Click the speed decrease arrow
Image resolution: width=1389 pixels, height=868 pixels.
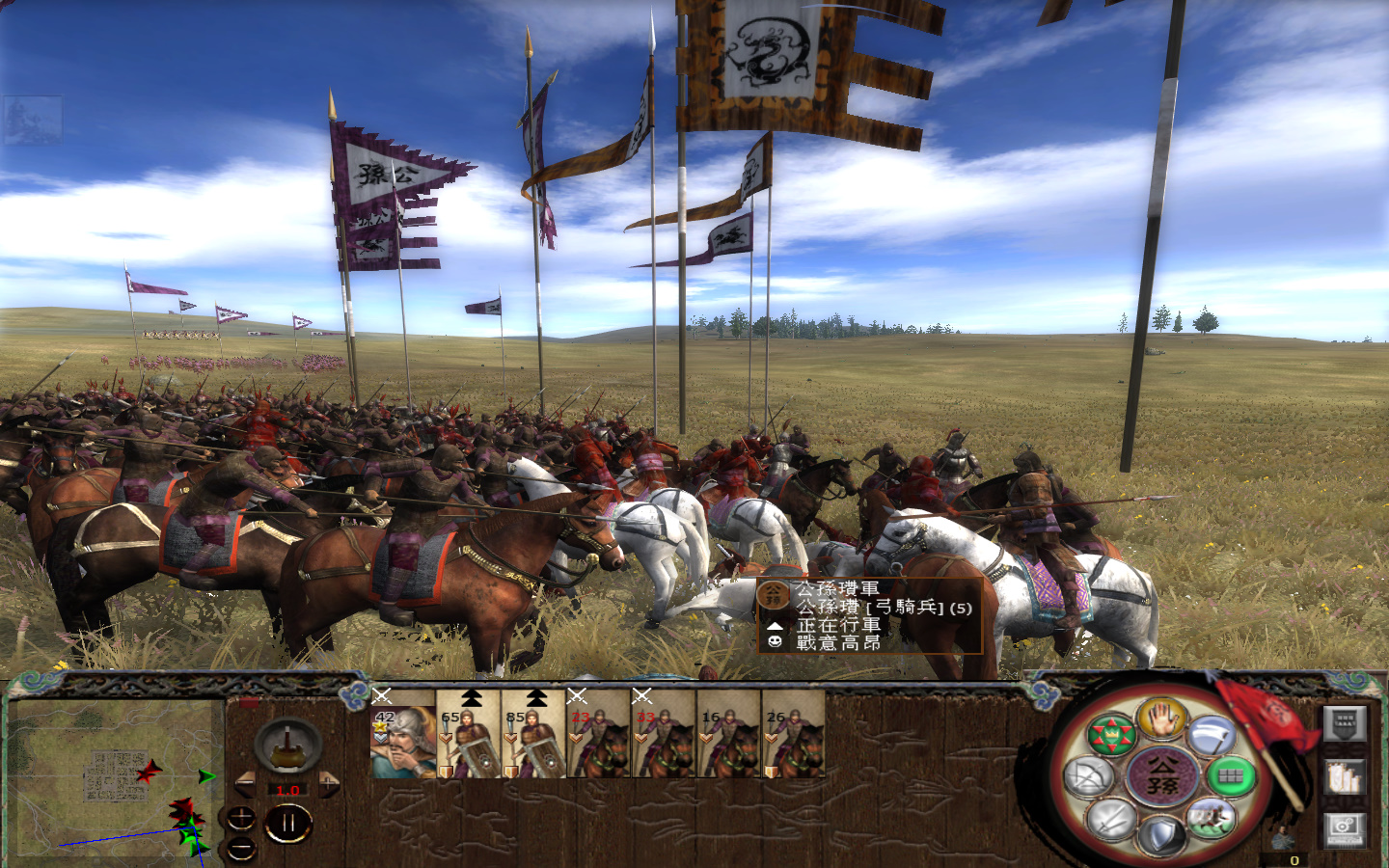(246, 783)
